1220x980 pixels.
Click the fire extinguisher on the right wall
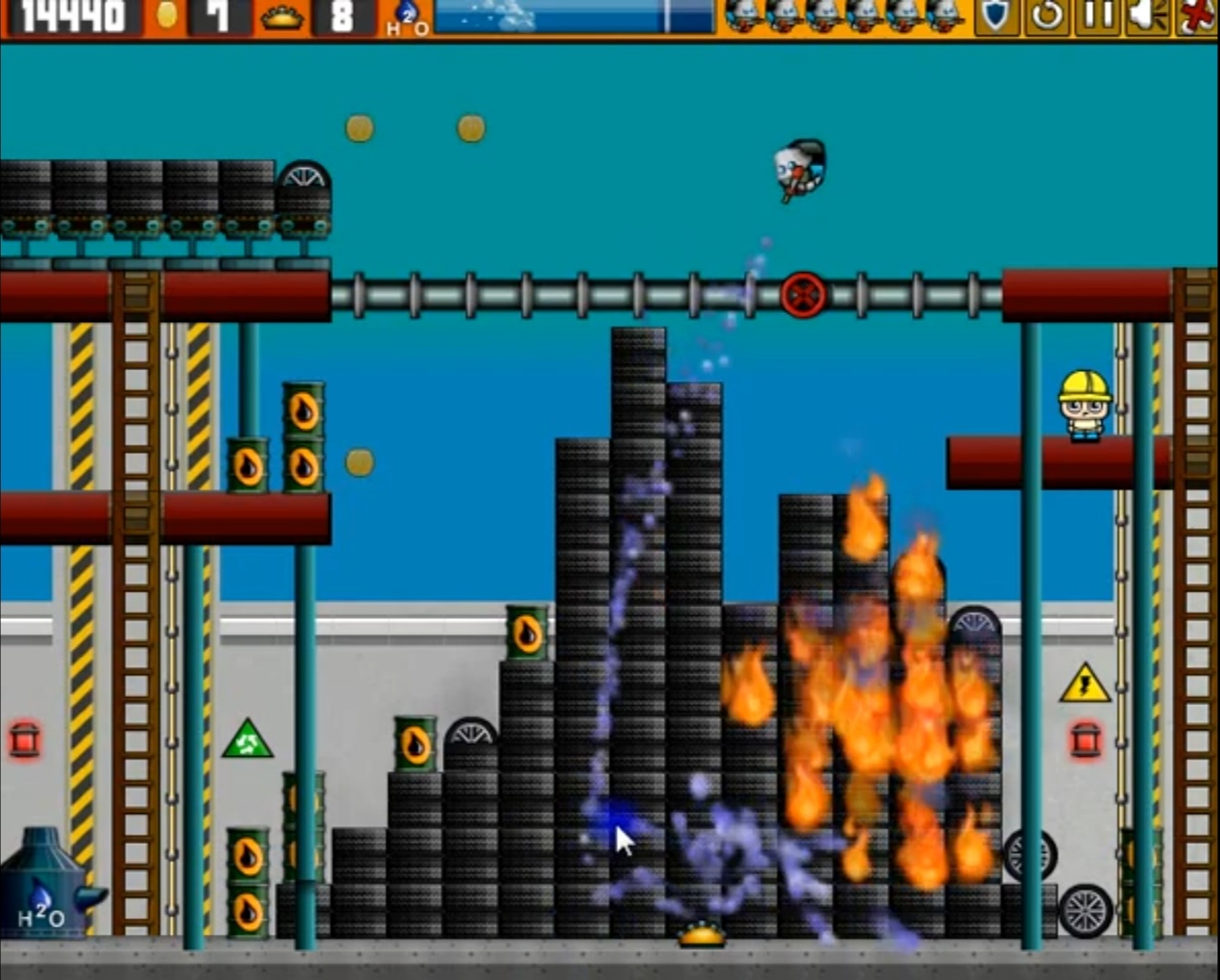[x=1087, y=739]
